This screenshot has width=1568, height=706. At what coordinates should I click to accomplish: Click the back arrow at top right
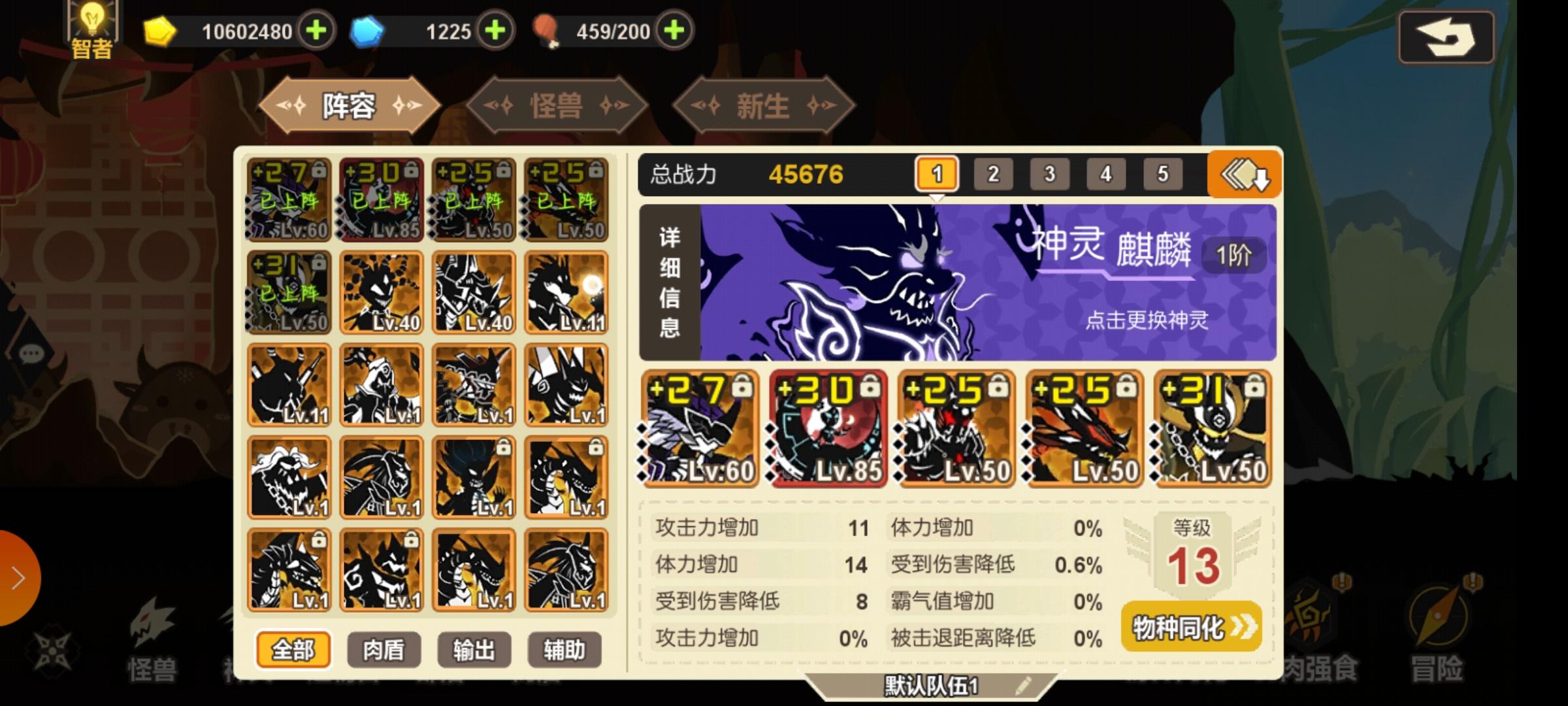pos(1446,37)
